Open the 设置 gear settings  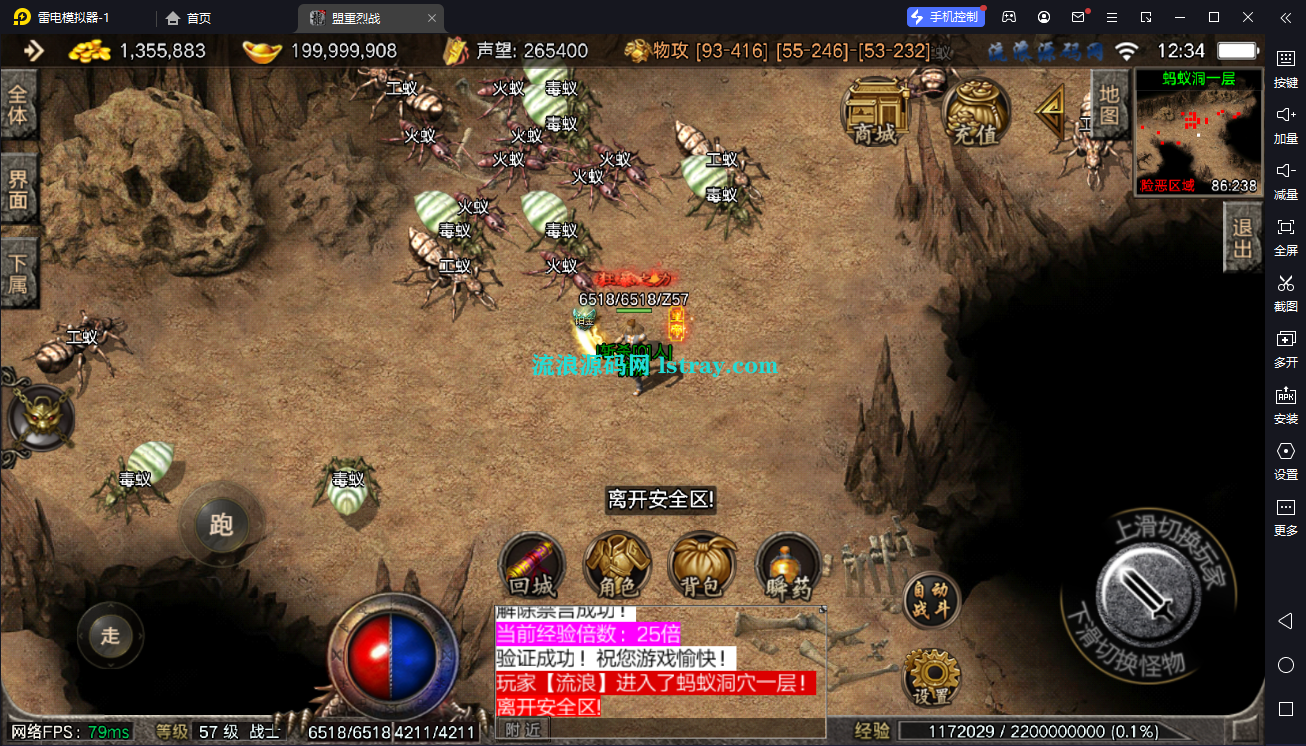pyautogui.click(x=932, y=677)
